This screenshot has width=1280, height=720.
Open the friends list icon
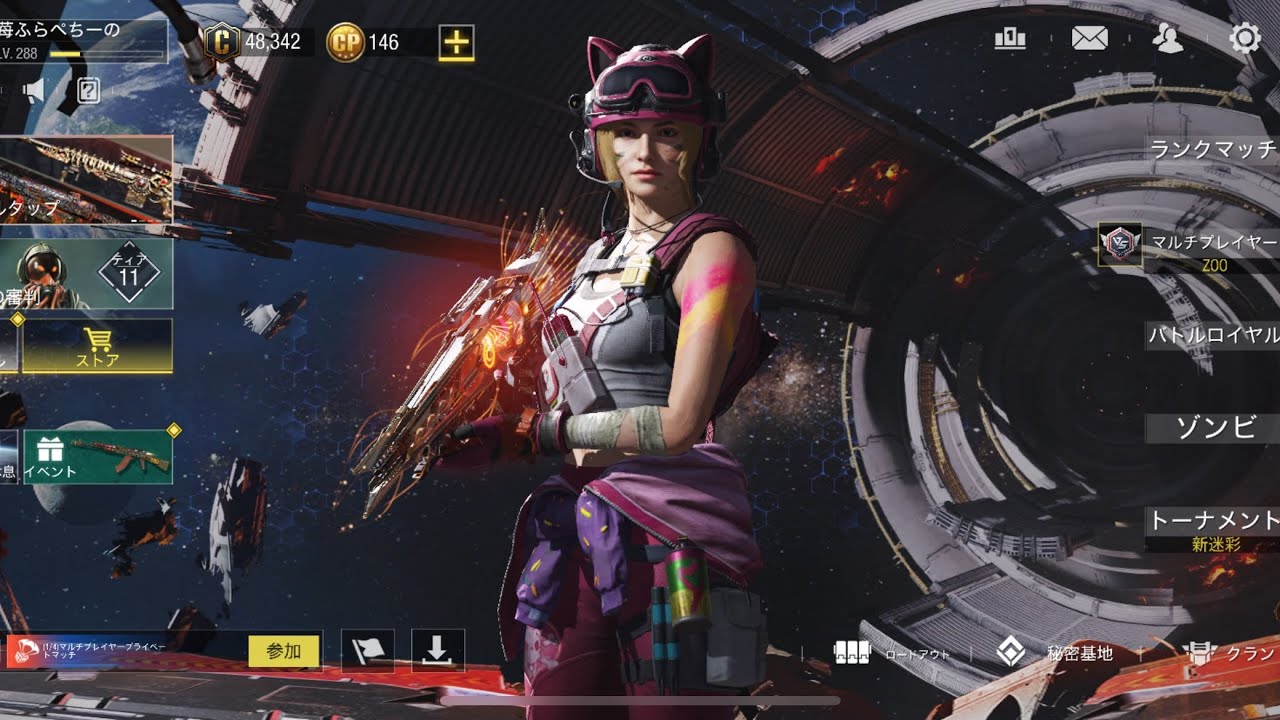pos(1167,39)
